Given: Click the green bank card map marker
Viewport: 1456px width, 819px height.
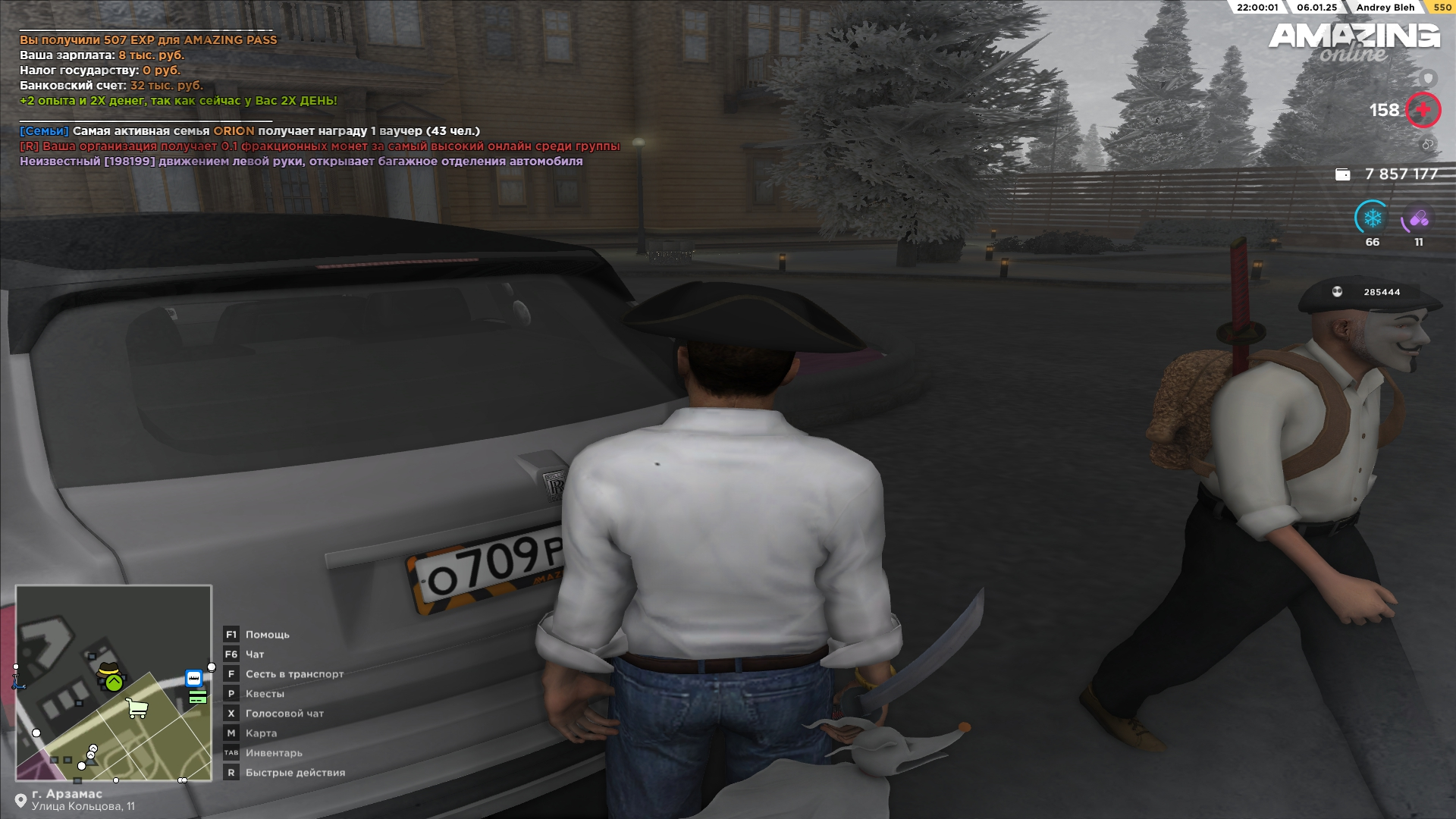Looking at the screenshot, I should [198, 697].
